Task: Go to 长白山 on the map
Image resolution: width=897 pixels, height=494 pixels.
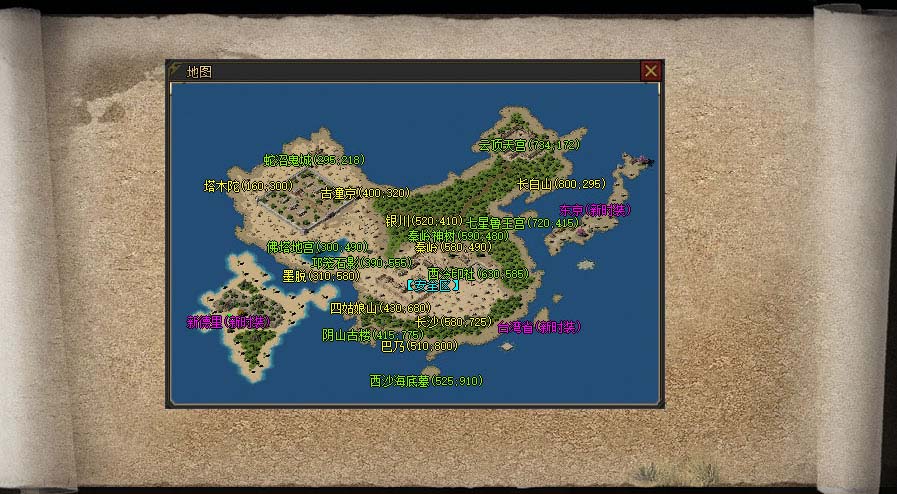Action: (562, 184)
